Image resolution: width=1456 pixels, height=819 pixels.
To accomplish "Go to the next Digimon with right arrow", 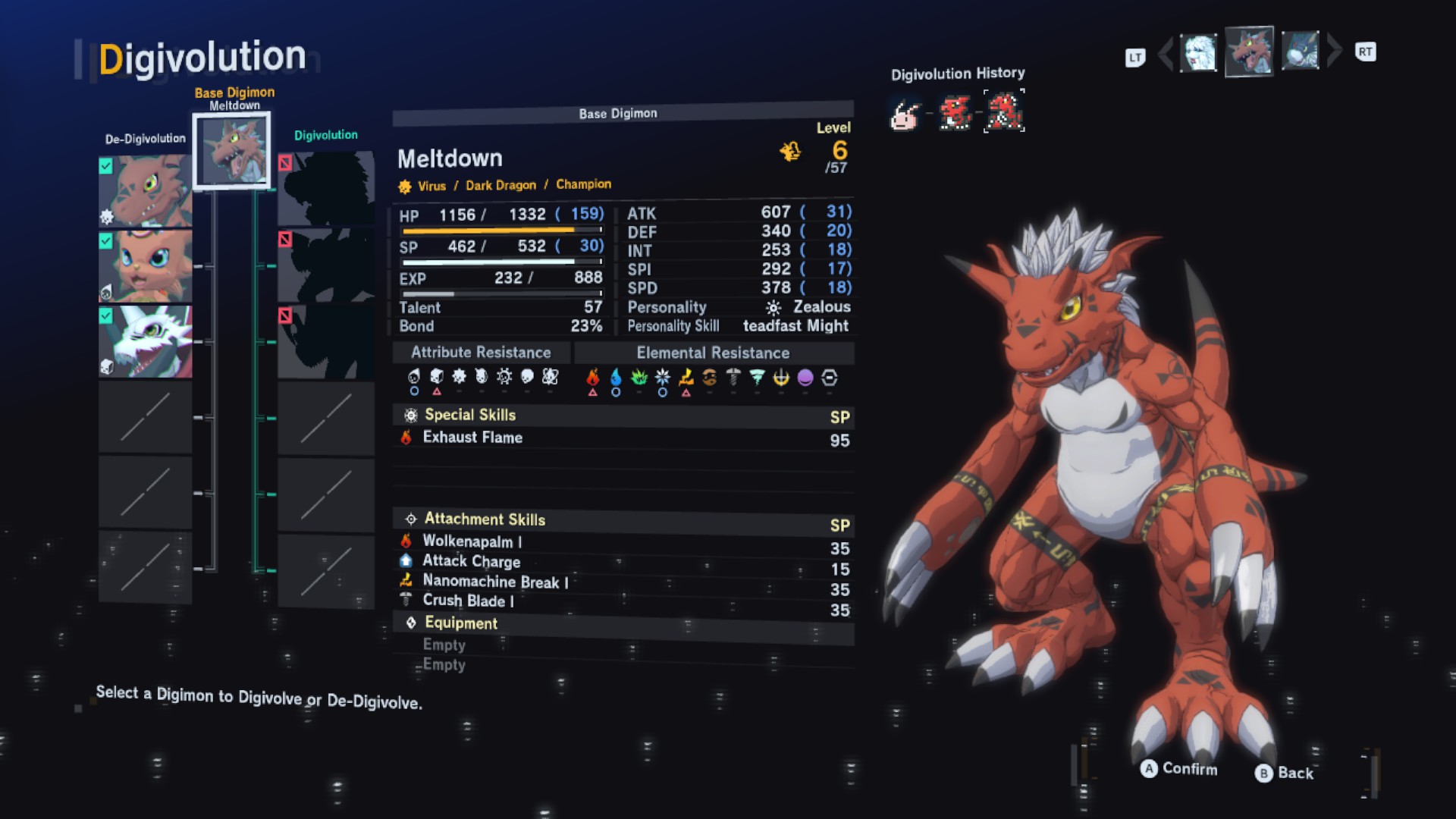I will [1335, 51].
